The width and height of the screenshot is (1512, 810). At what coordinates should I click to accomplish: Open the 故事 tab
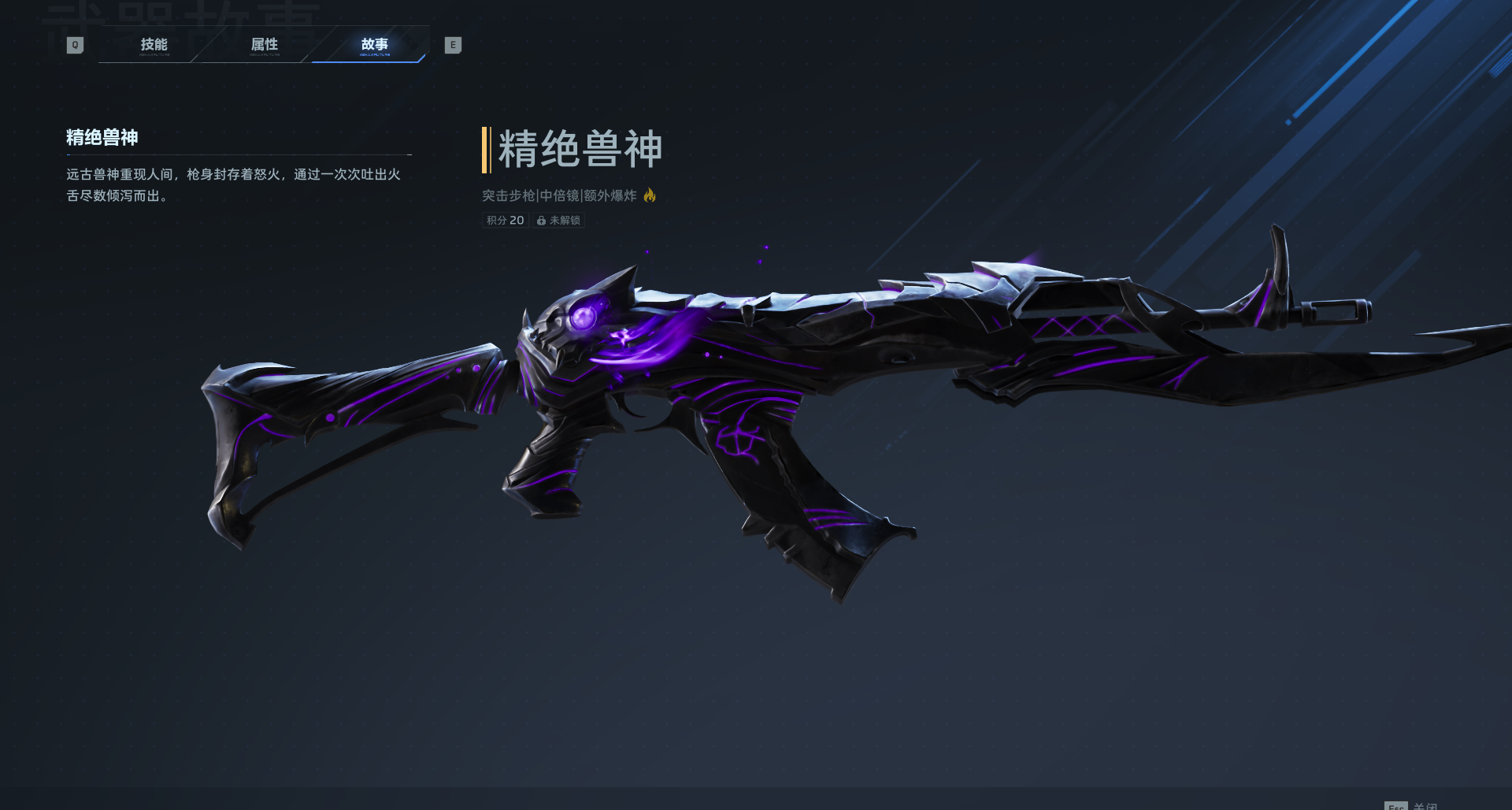pos(374,45)
